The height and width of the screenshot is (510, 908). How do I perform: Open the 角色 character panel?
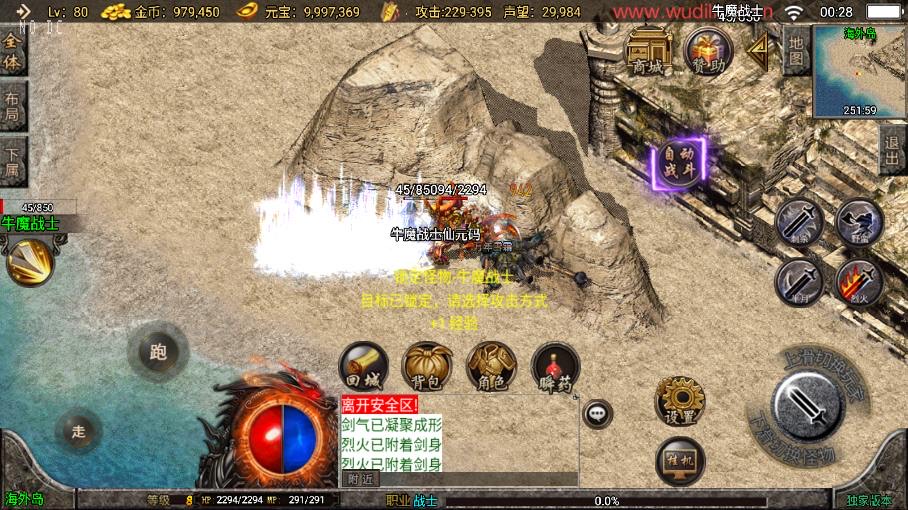click(x=492, y=367)
